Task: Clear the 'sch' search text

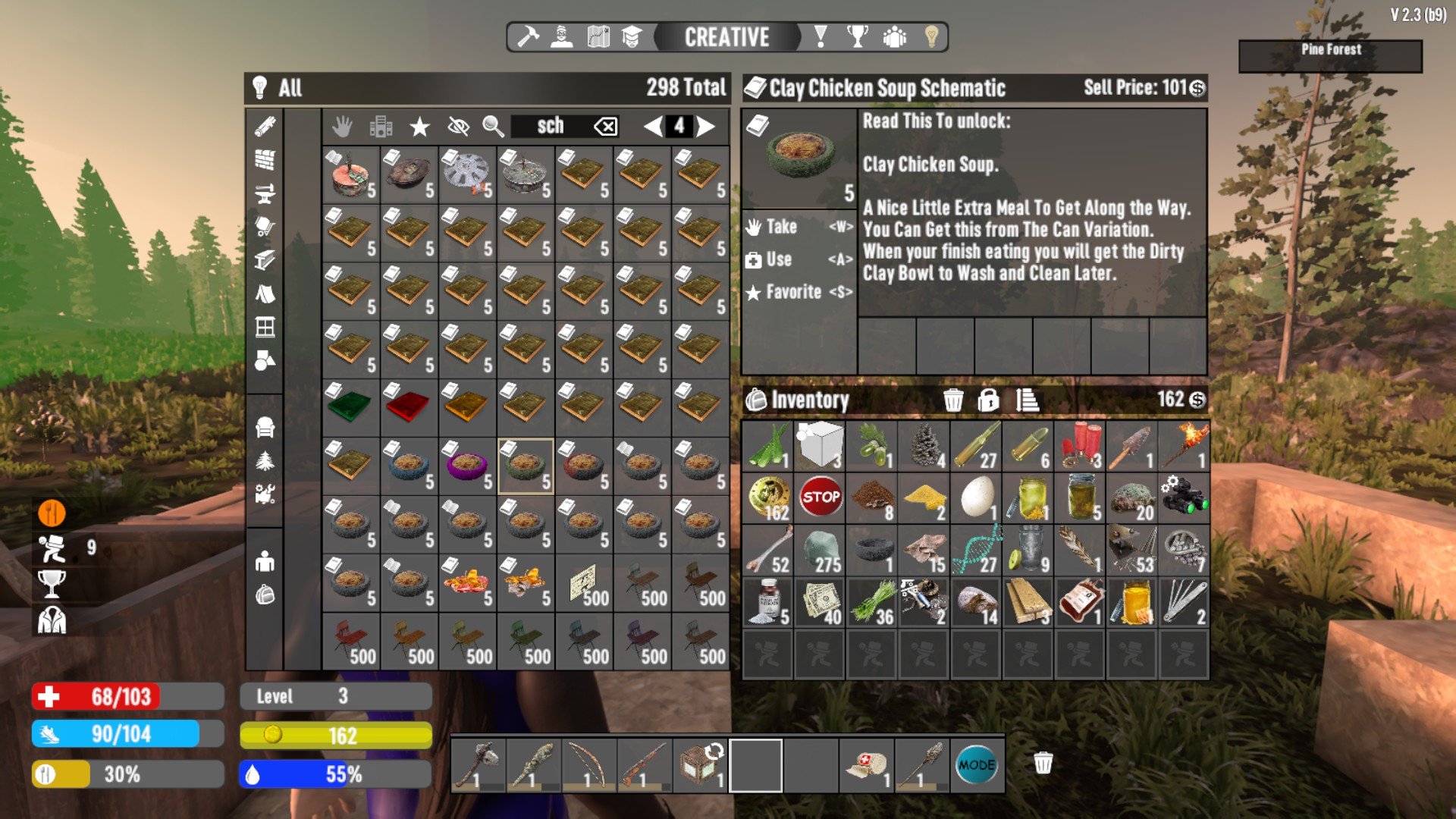Action: [x=606, y=127]
